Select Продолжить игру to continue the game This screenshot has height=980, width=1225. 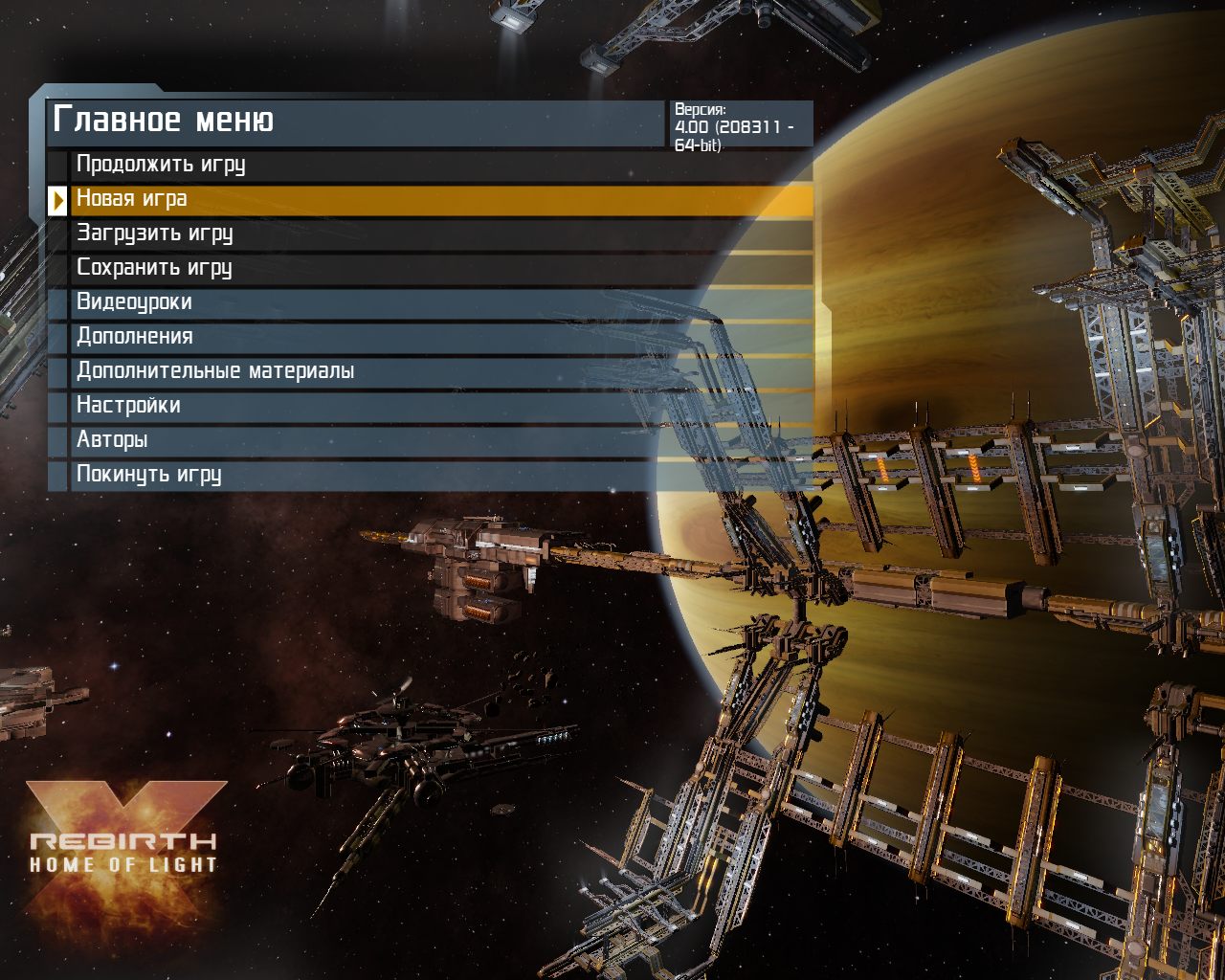pyautogui.click(x=161, y=165)
